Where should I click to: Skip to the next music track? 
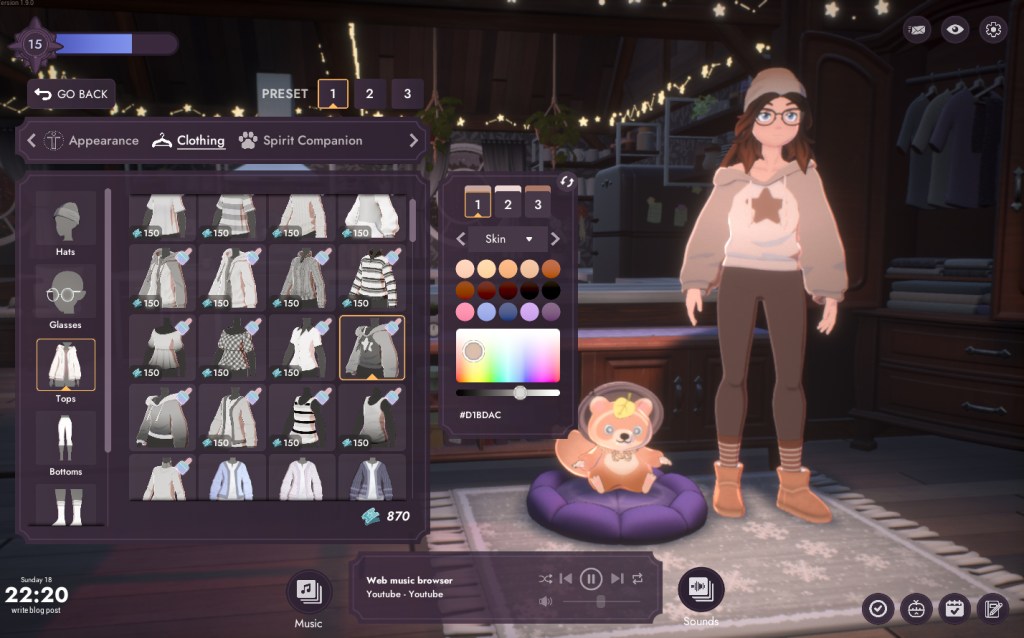(x=616, y=578)
